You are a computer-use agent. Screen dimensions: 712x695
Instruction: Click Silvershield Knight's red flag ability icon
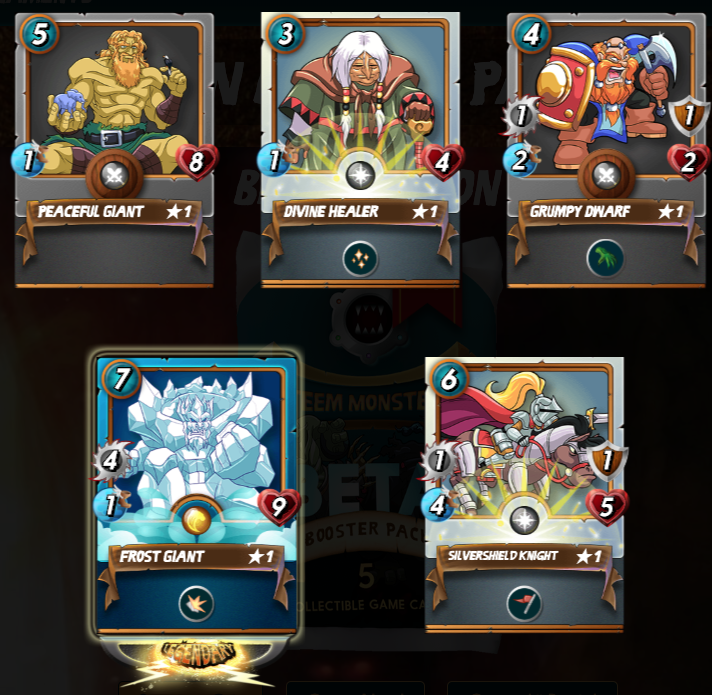pos(524,602)
